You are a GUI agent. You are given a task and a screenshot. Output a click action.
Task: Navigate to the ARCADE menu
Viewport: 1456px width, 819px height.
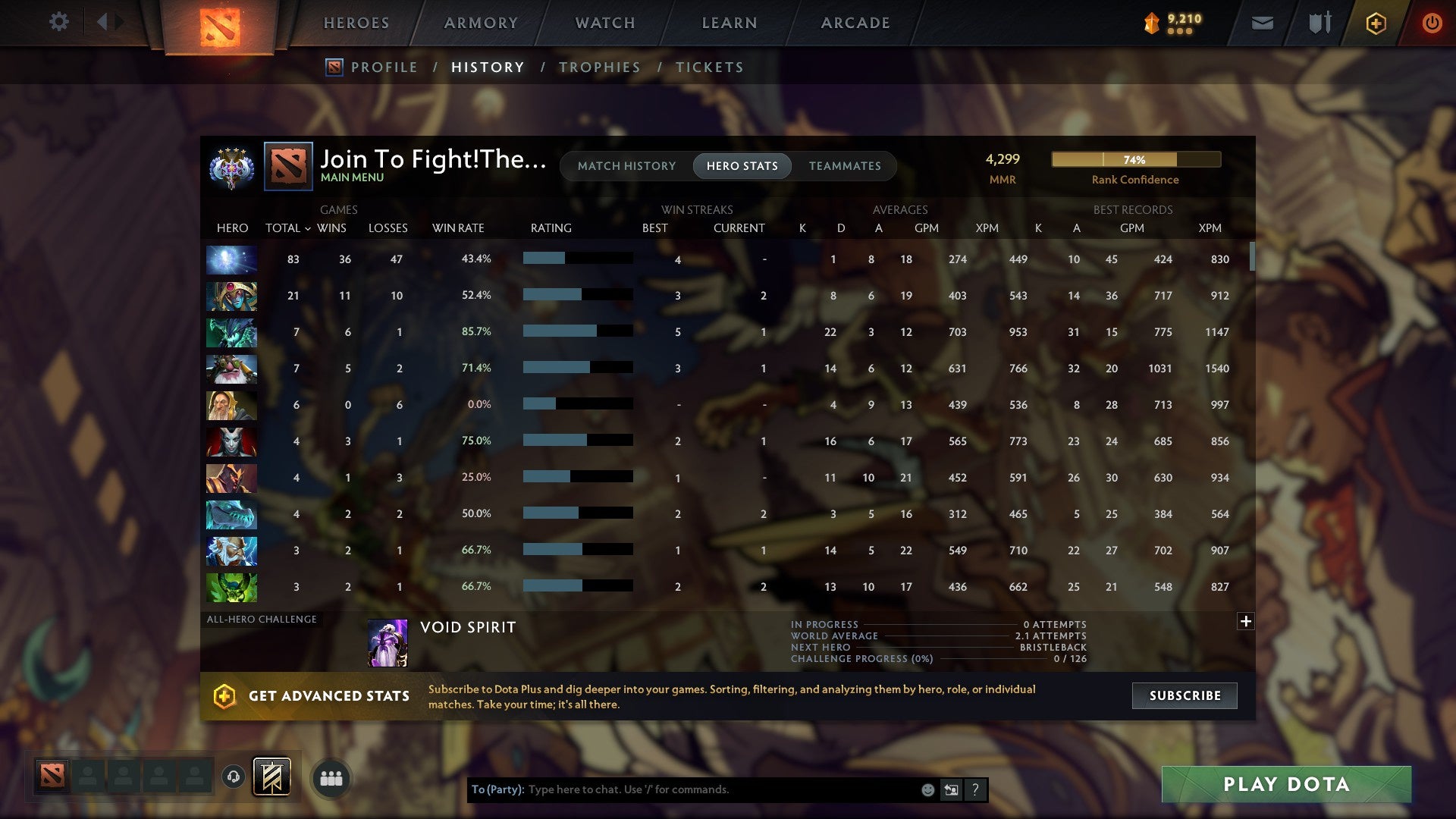click(855, 23)
